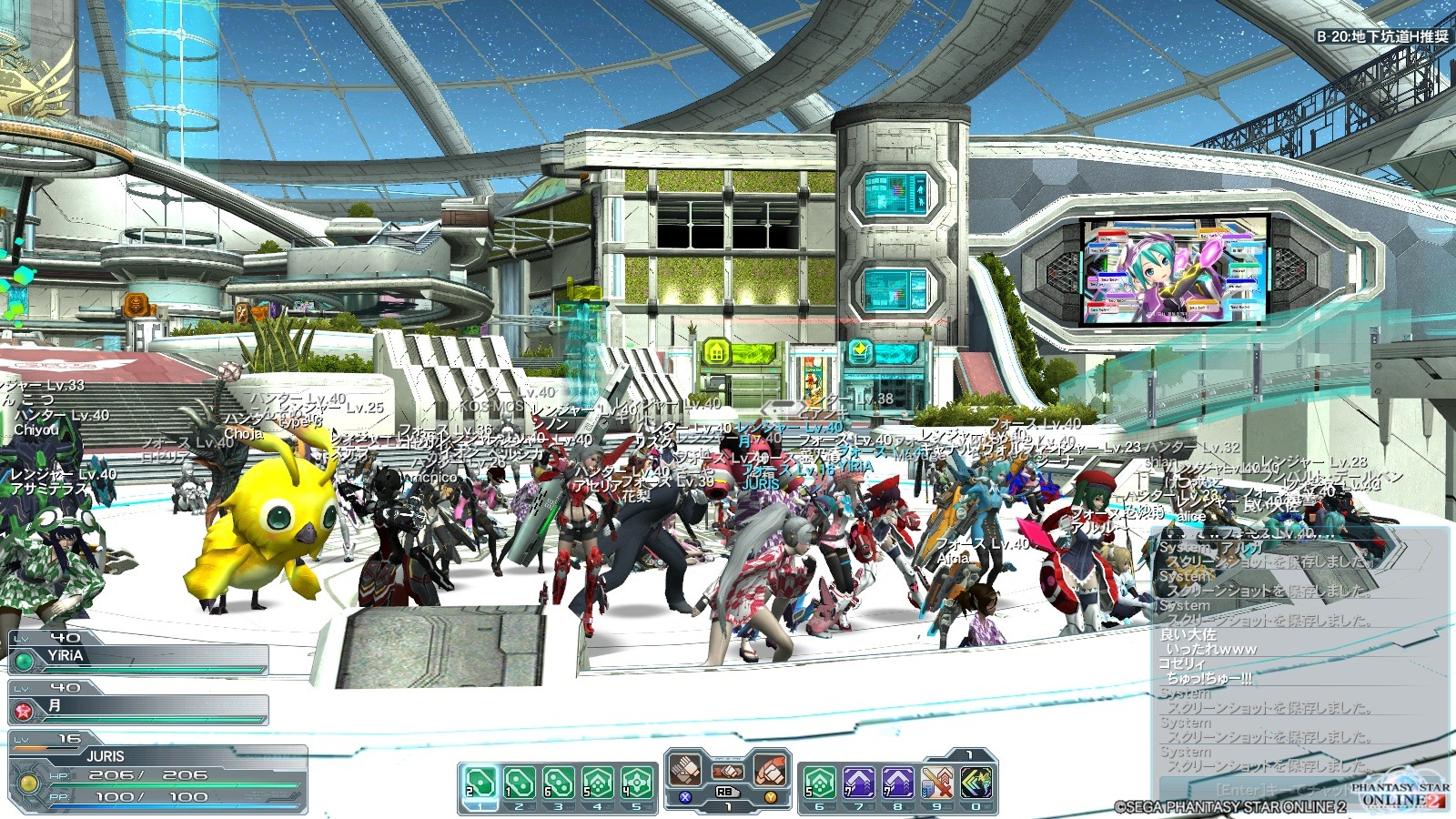
Task: Trigger the purple chevron skill in slot 8
Action: tap(897, 783)
